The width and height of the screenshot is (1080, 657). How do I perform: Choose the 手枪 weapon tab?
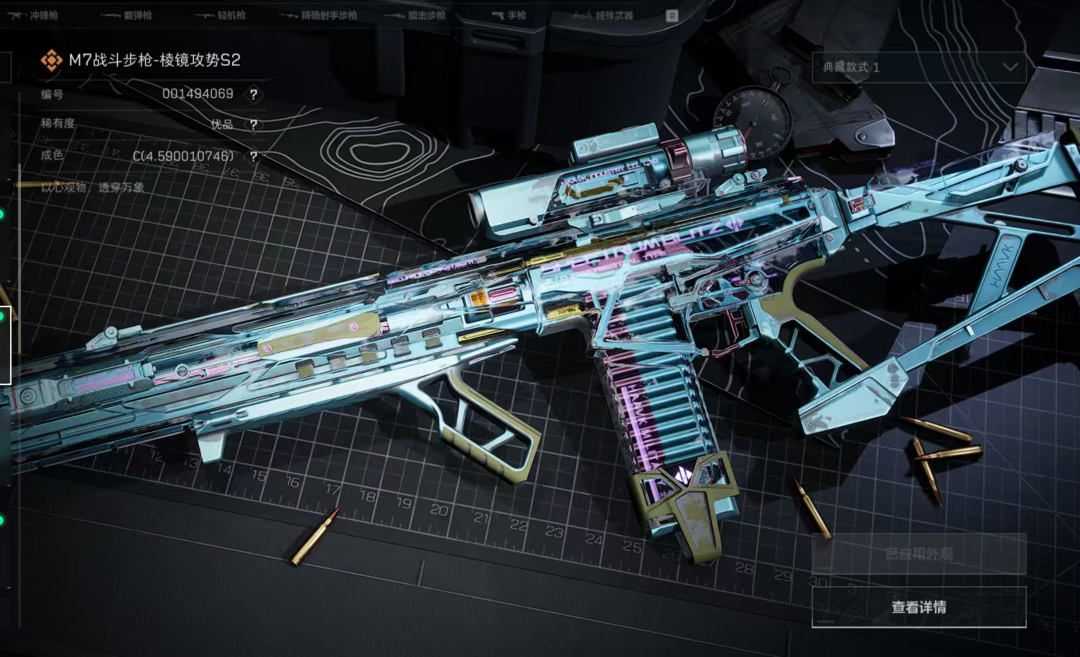click(x=516, y=16)
